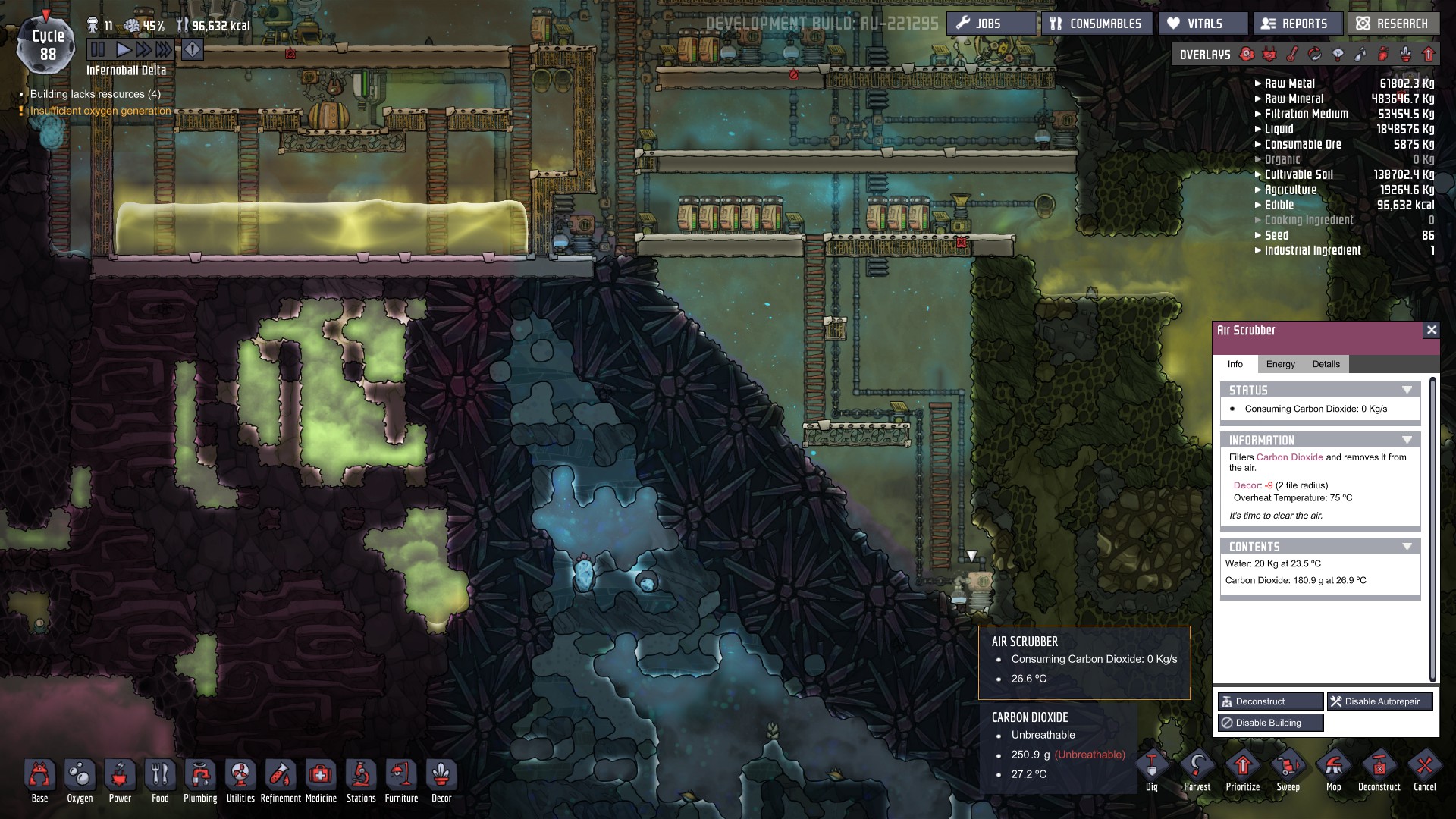Image resolution: width=1456 pixels, height=819 pixels.
Task: Open the Research screen
Action: pyautogui.click(x=1393, y=24)
